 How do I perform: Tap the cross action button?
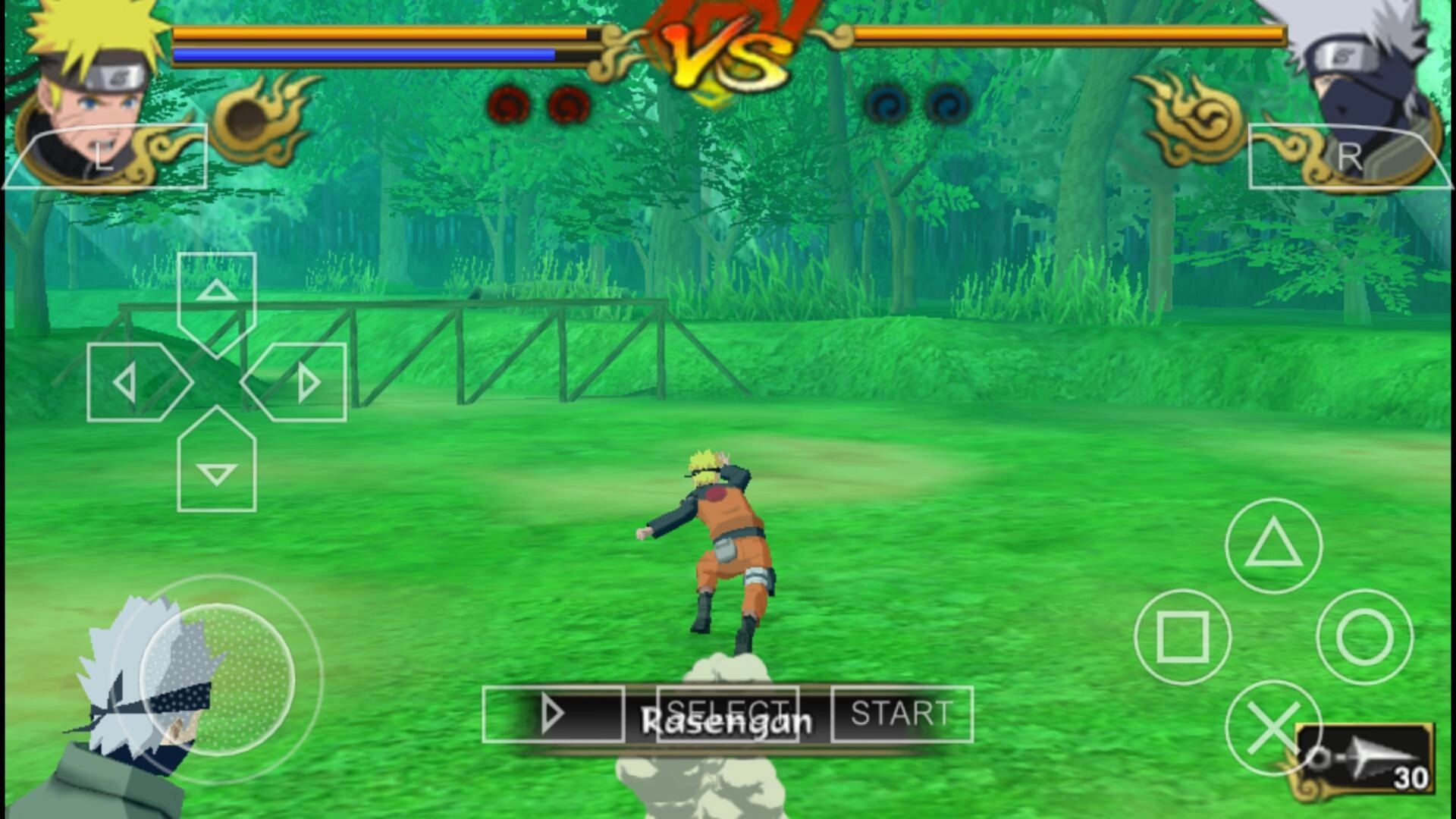pos(1273,728)
